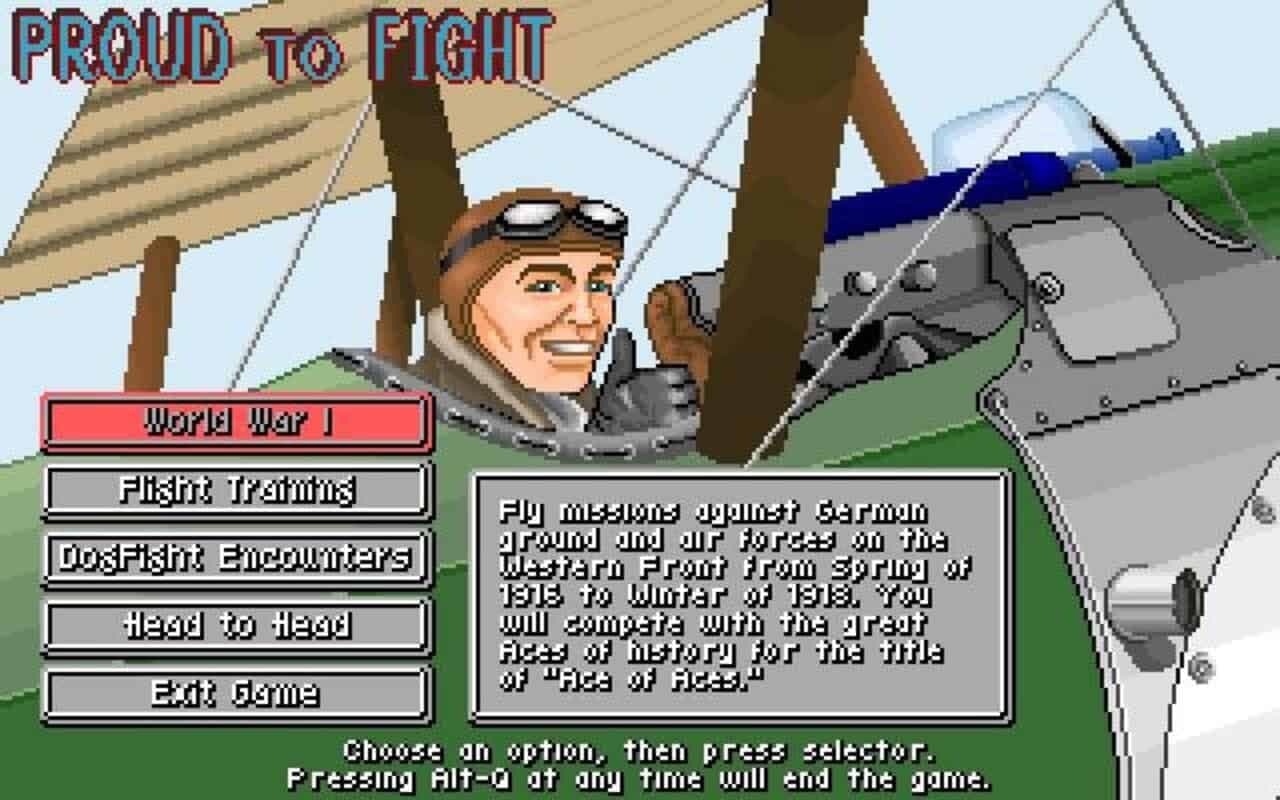This screenshot has height=800, width=1280.
Task: Start Head to Head mode
Action: tap(235, 625)
